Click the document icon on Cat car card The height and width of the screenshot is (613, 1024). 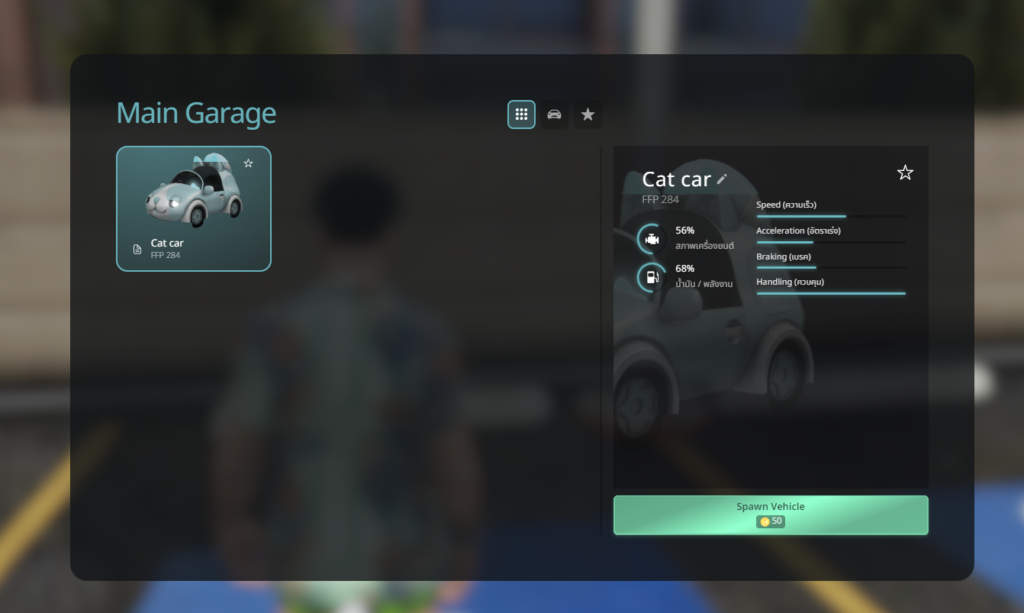137,249
